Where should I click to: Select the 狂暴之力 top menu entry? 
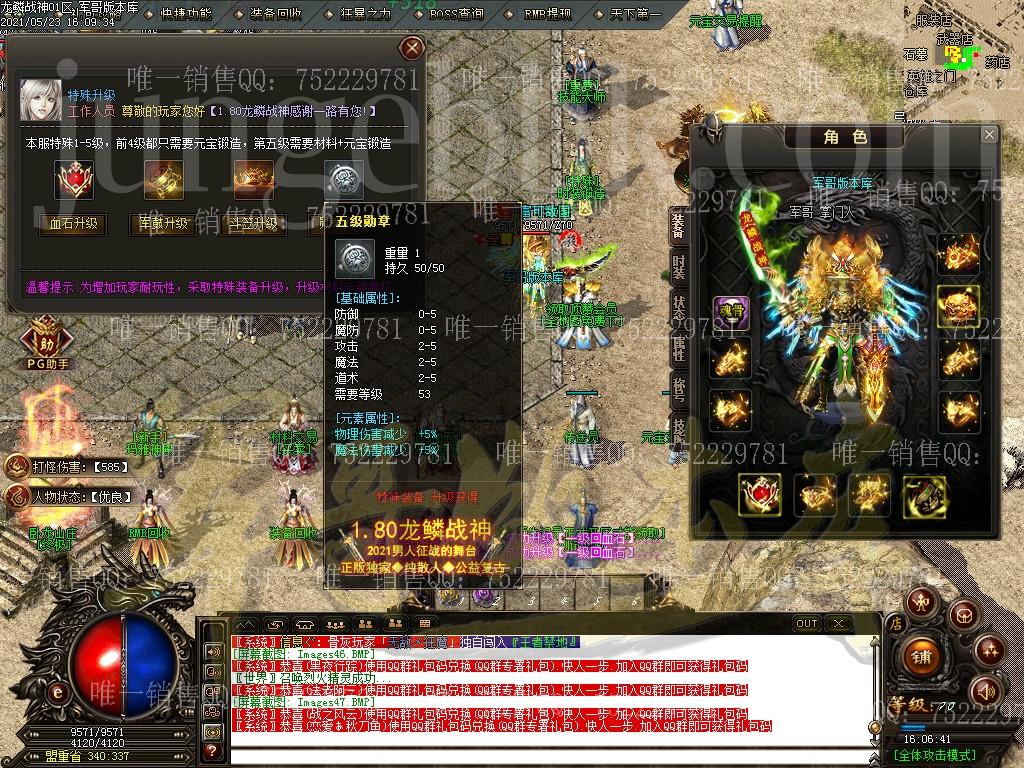pos(364,14)
